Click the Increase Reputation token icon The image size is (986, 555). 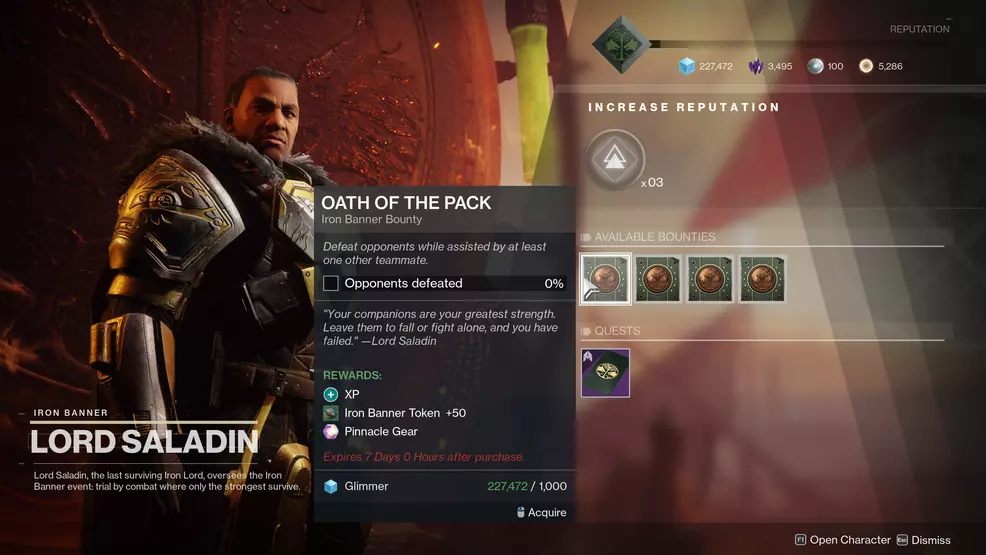coord(615,160)
